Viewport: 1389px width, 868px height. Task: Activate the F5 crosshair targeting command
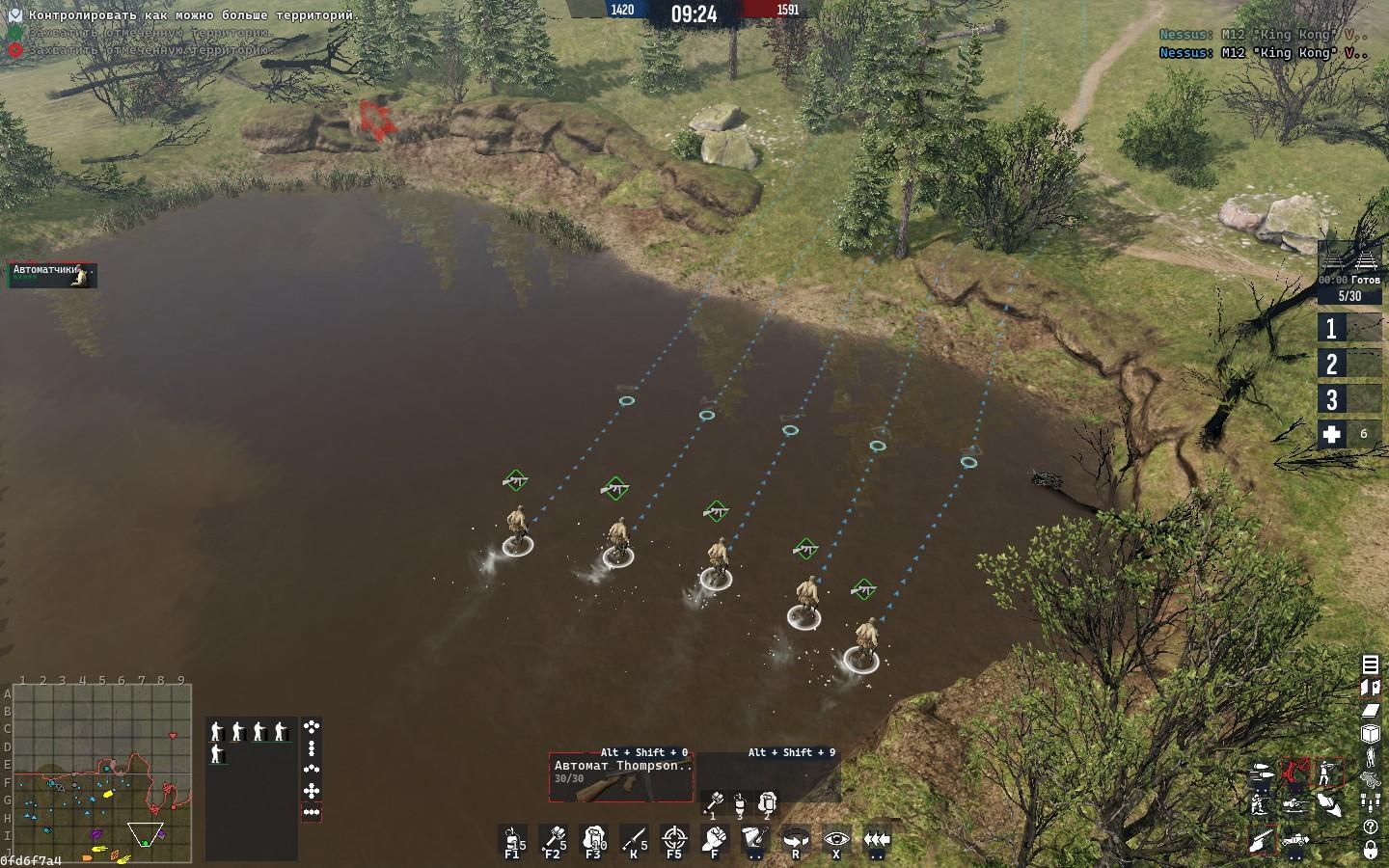click(675, 839)
